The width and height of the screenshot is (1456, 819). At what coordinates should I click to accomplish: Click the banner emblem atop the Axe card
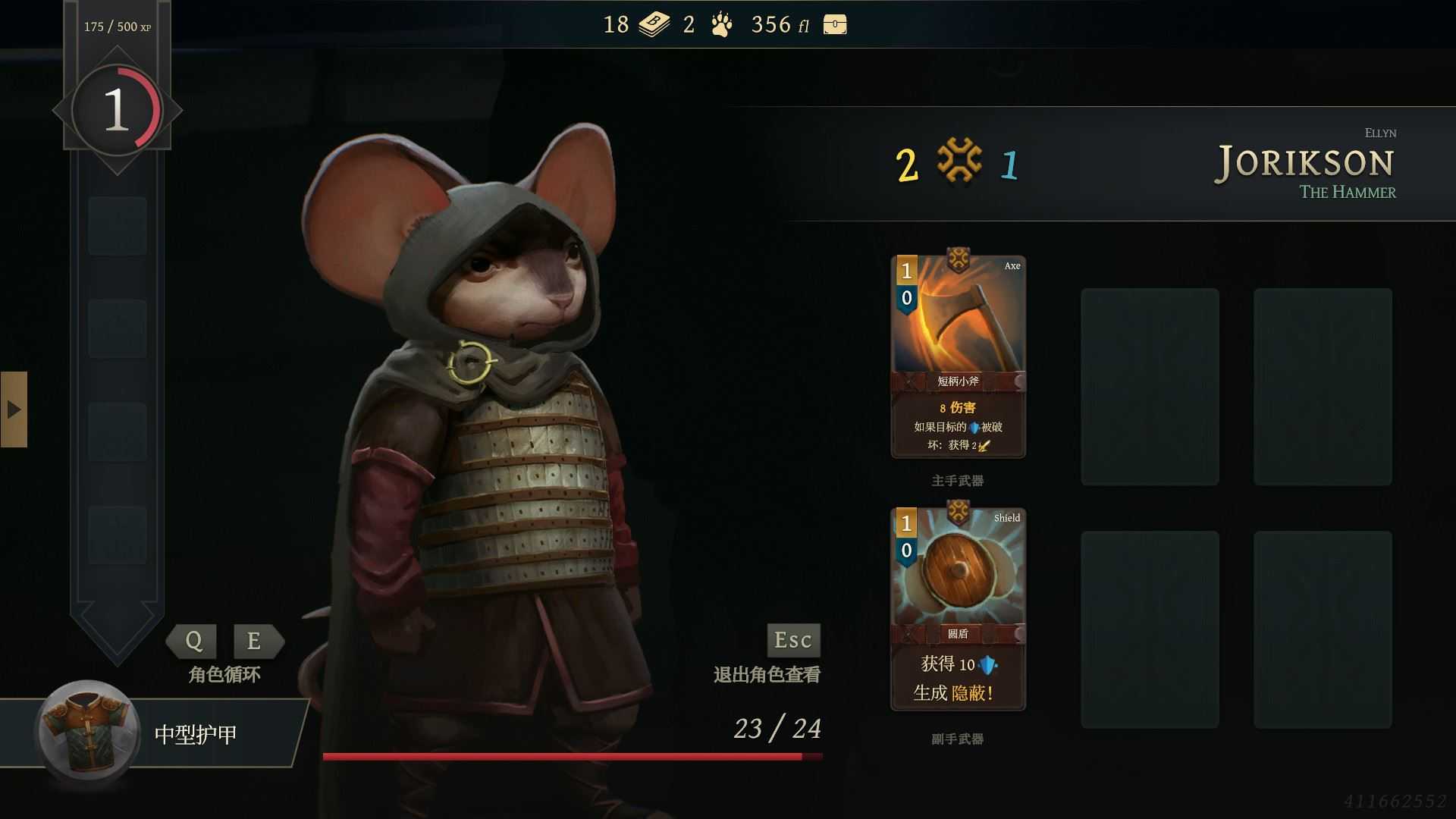click(958, 258)
